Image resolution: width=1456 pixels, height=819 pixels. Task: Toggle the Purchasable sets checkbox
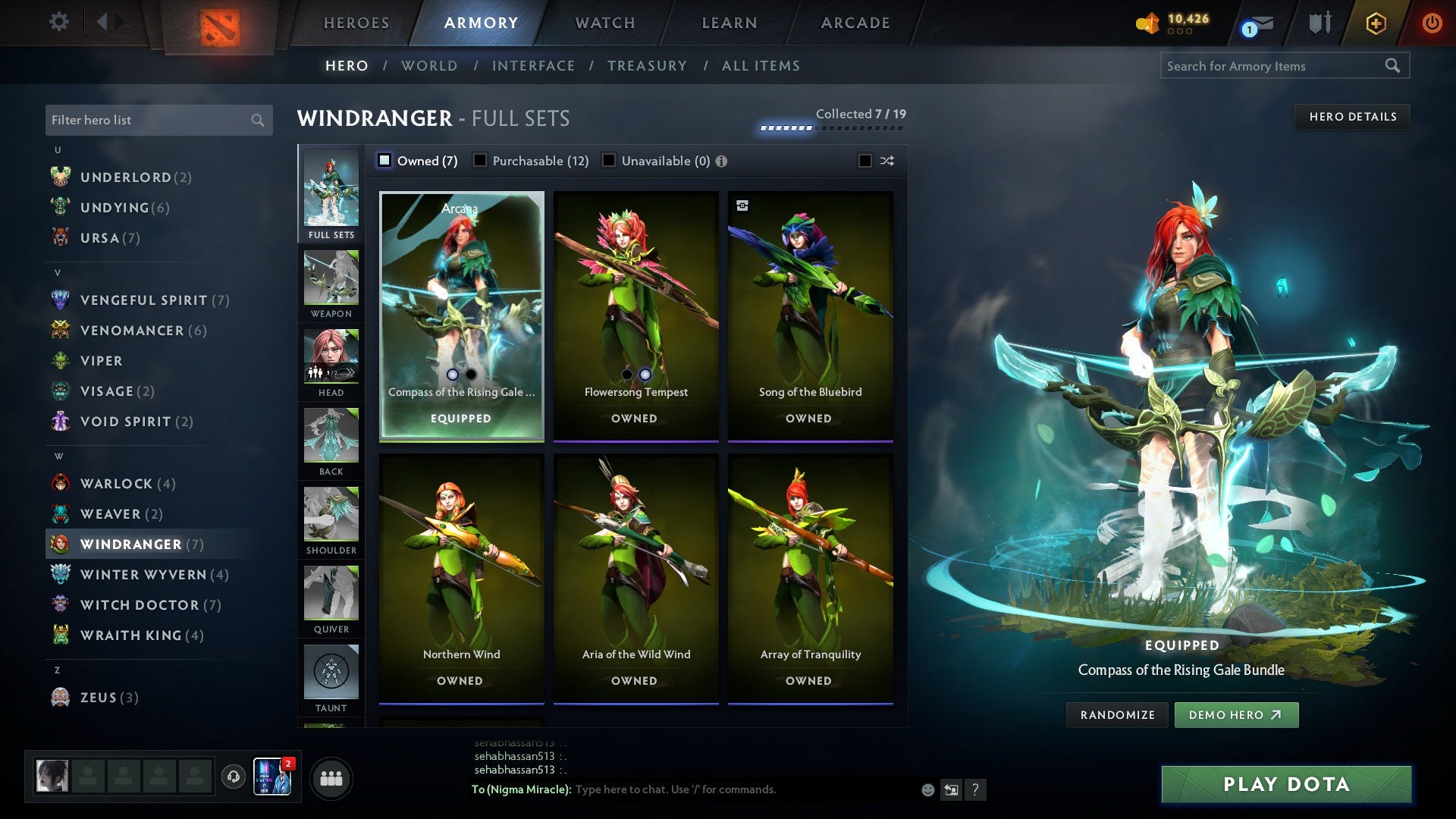click(480, 161)
